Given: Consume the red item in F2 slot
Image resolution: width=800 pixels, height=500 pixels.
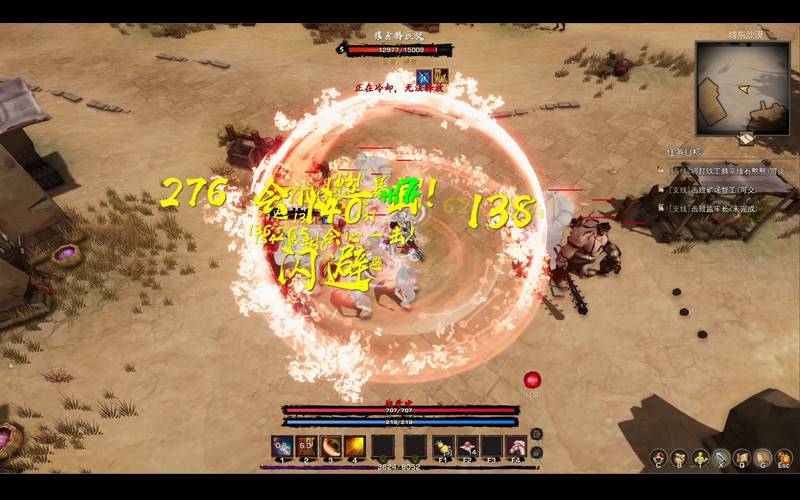Looking at the screenshot, I should [x=467, y=446].
